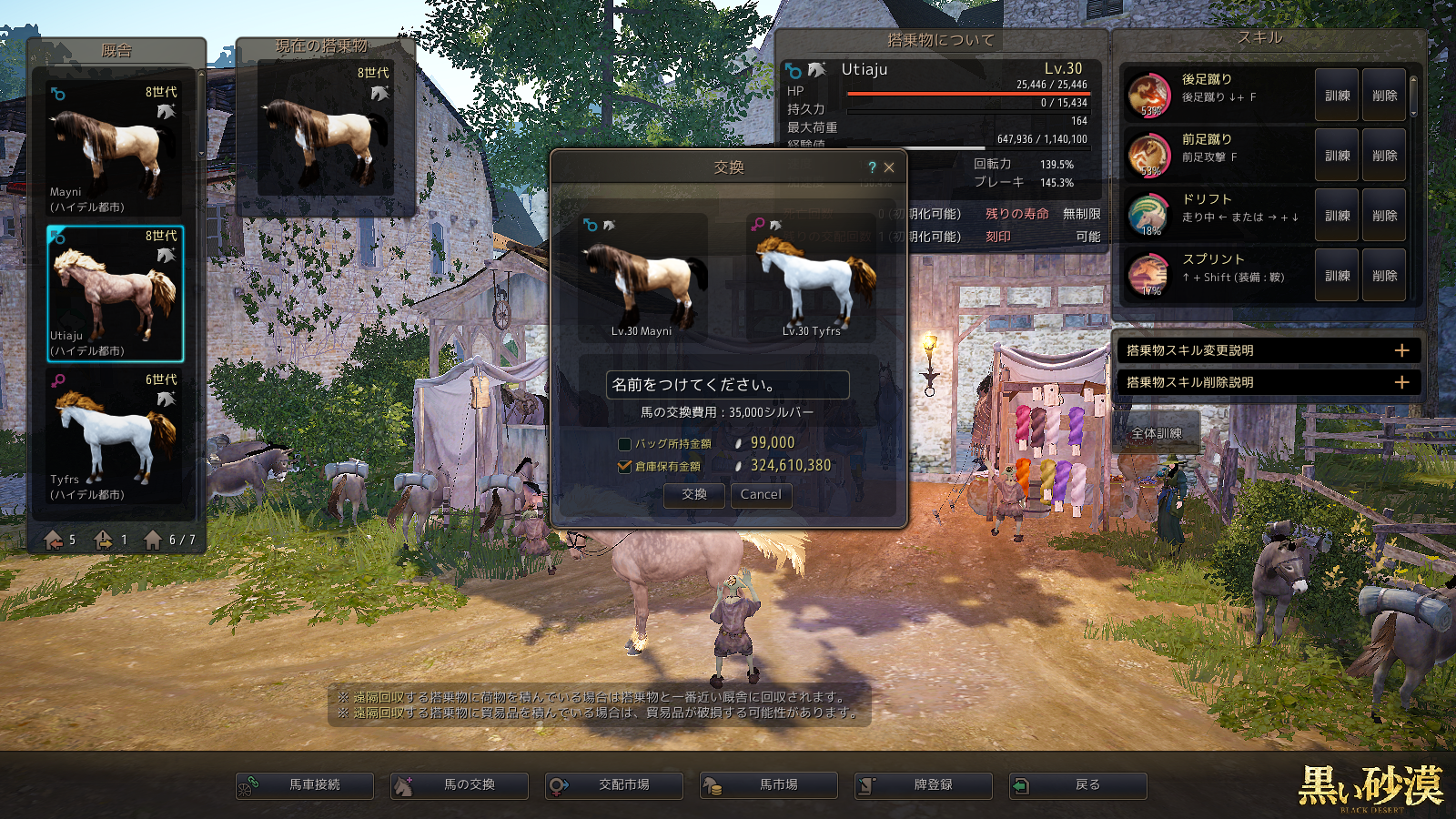
Task: Cancel the horse exchange dialog
Action: pyautogui.click(x=761, y=494)
